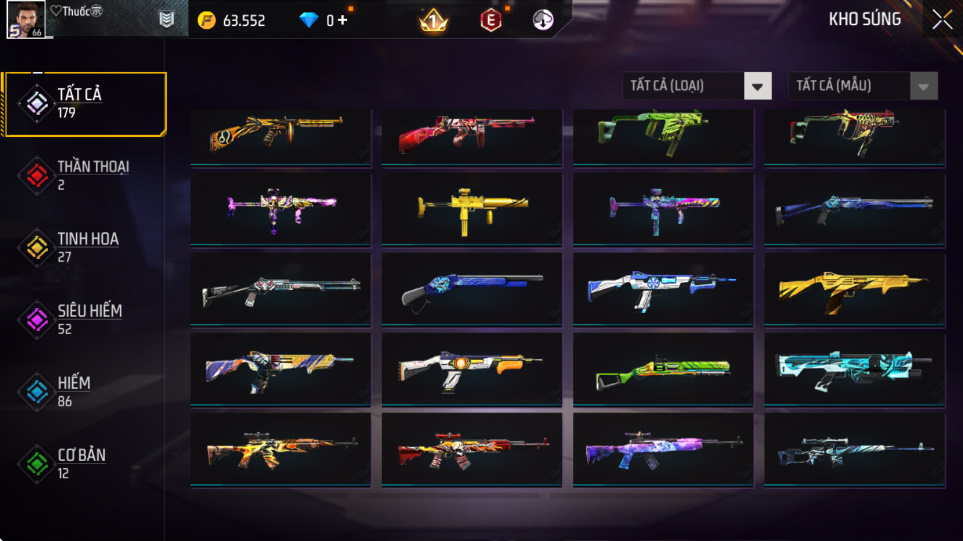This screenshot has height=541, width=963.
Task: Click the plus button to add diamonds
Action: pos(343,20)
